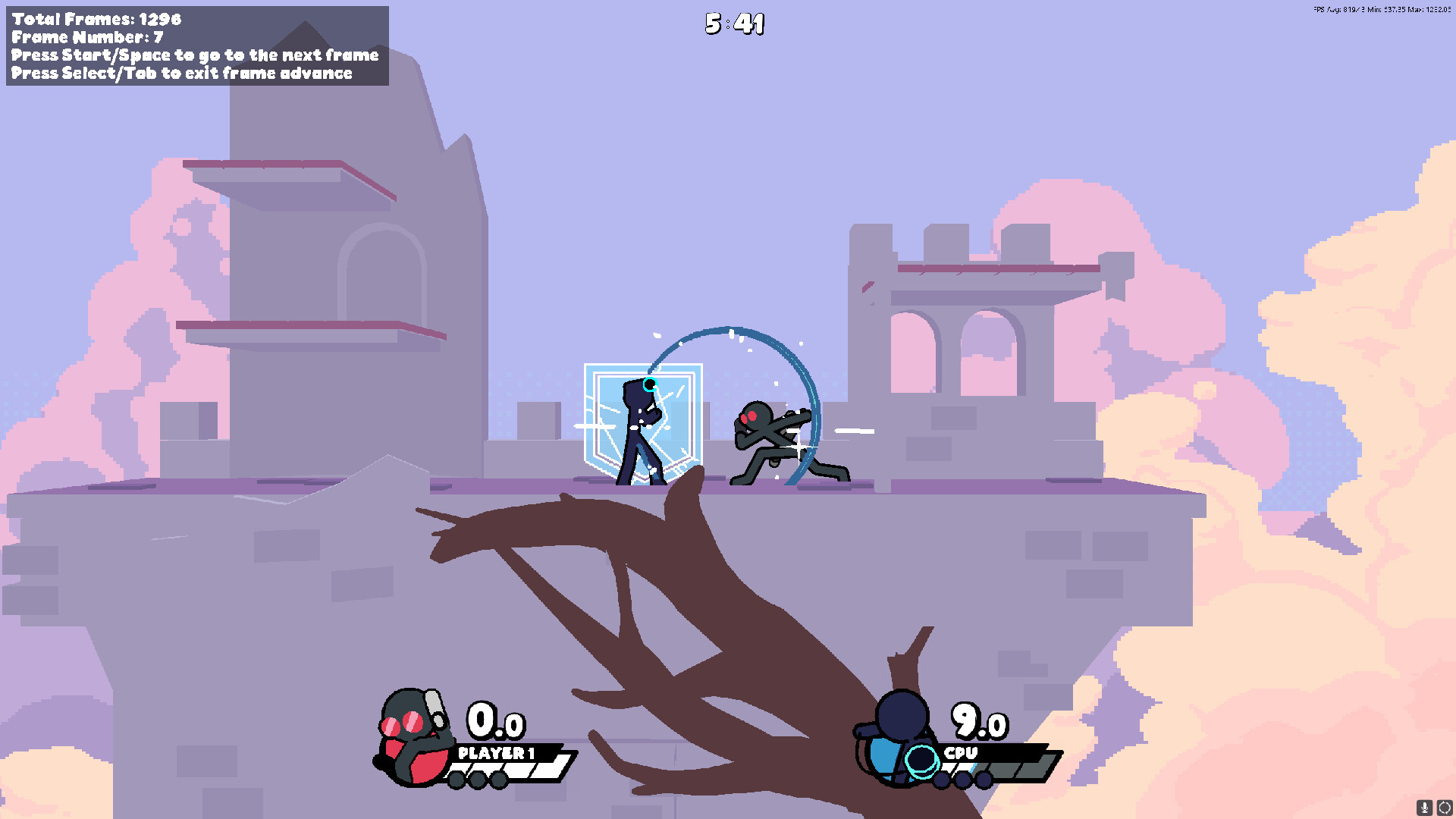Toggle a middle stock pip under Player 1
This screenshot has width=1456, height=819.
click(x=479, y=781)
